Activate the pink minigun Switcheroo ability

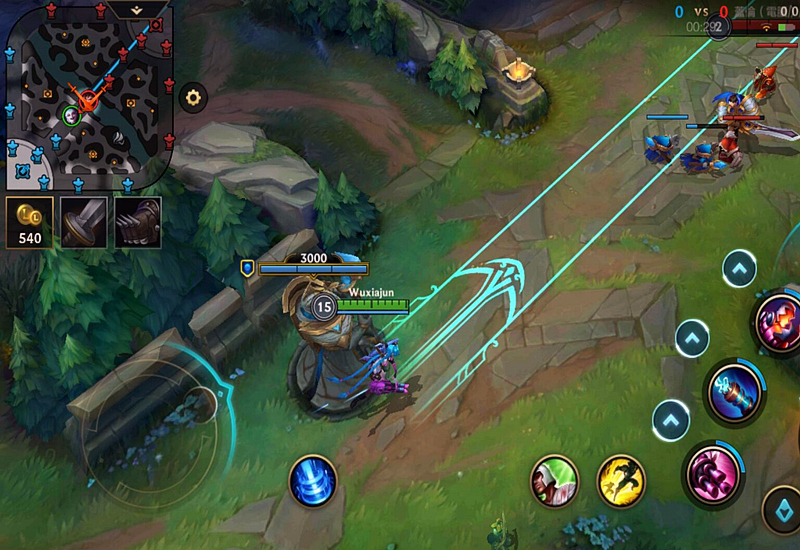pos(714,470)
